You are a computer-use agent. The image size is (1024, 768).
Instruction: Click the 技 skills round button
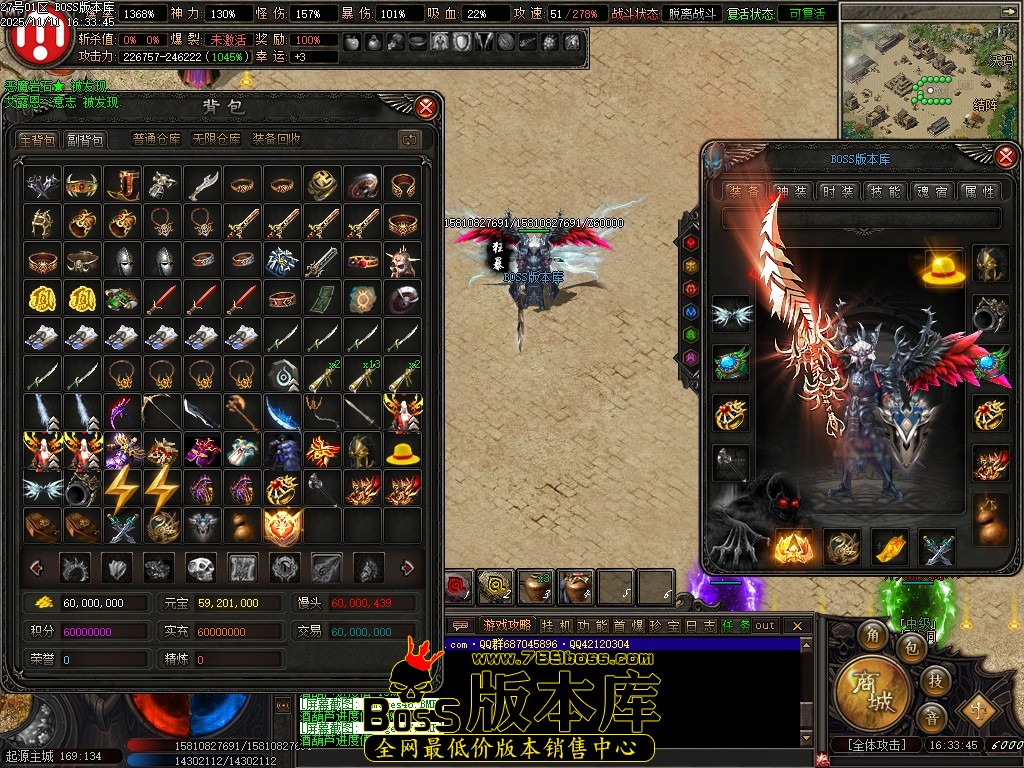click(934, 681)
